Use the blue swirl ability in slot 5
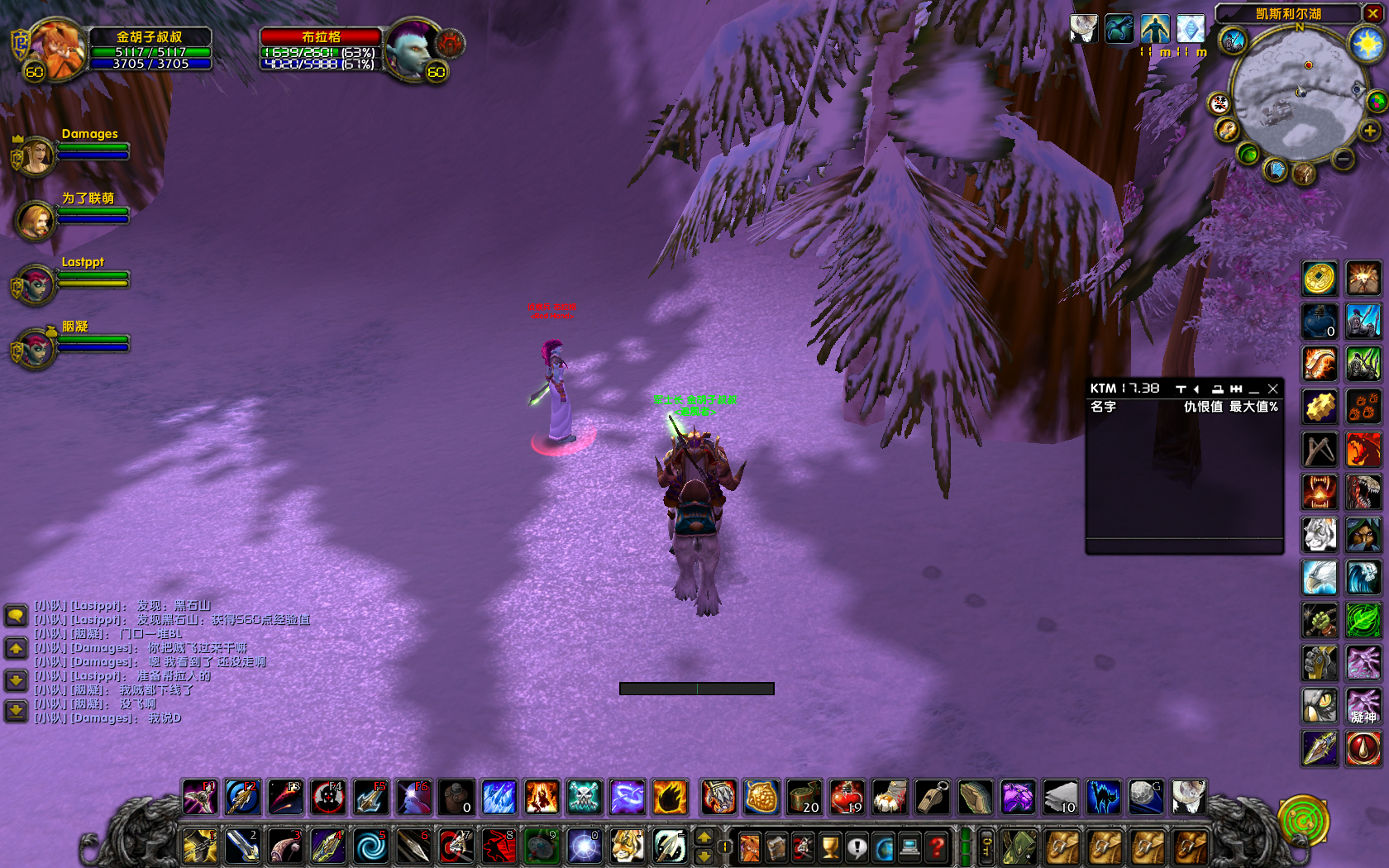This screenshot has height=868, width=1389. [370, 847]
